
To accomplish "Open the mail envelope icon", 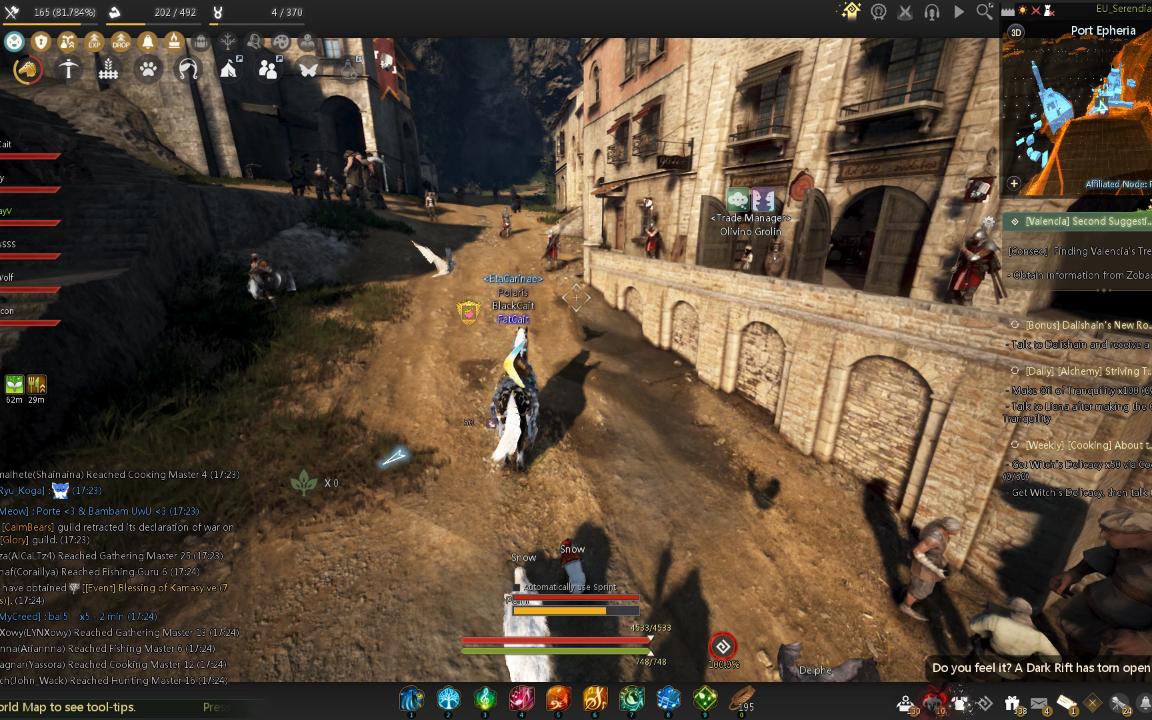I will 1039,703.
